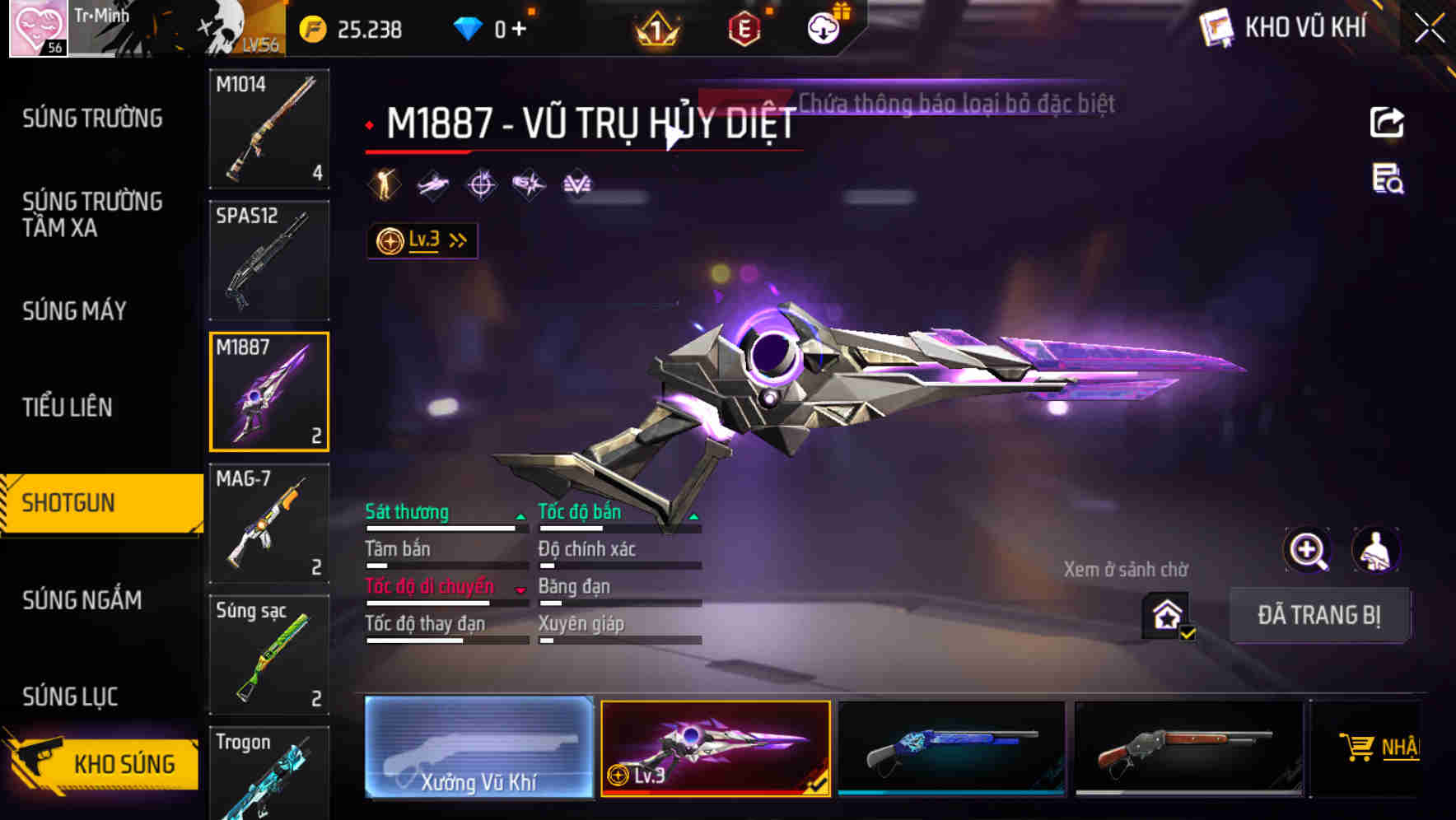Expand the Lv.3 chevron next to the badge
Viewport: 1456px width, 820px height.
[457, 240]
